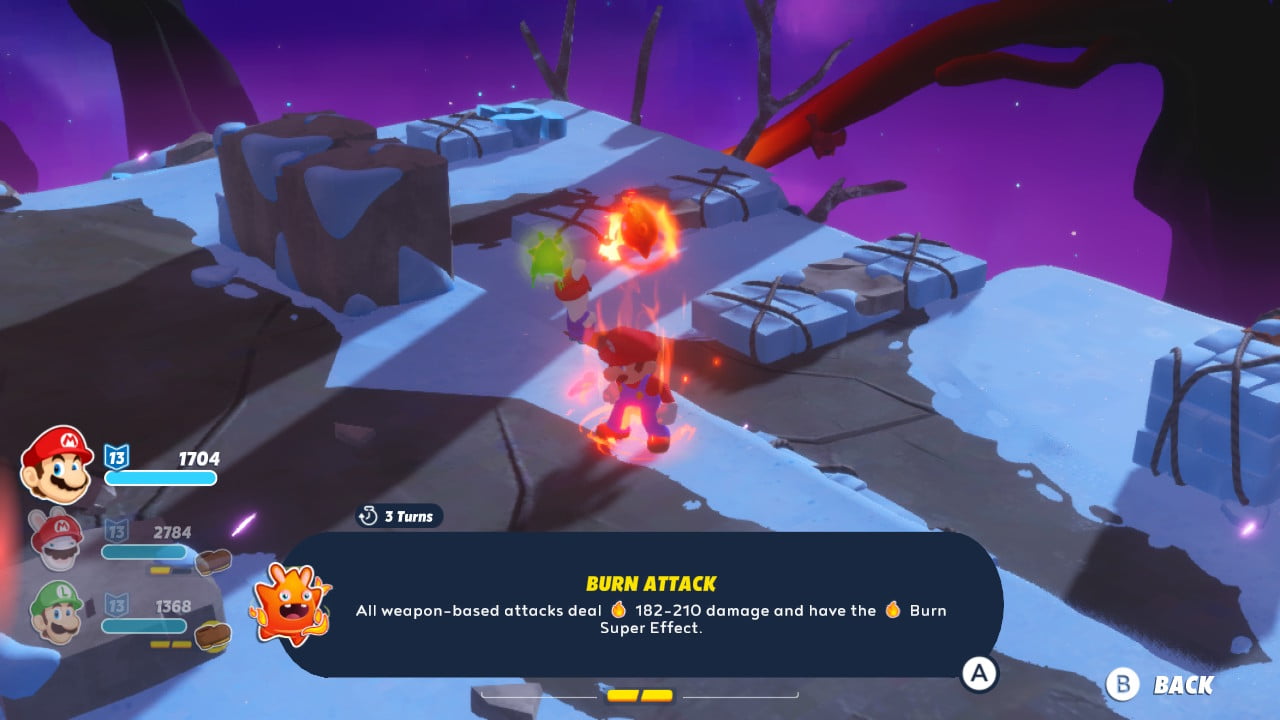This screenshot has width=1280, height=720.
Task: Click the brown item icon beside Luigi
Action: click(213, 636)
